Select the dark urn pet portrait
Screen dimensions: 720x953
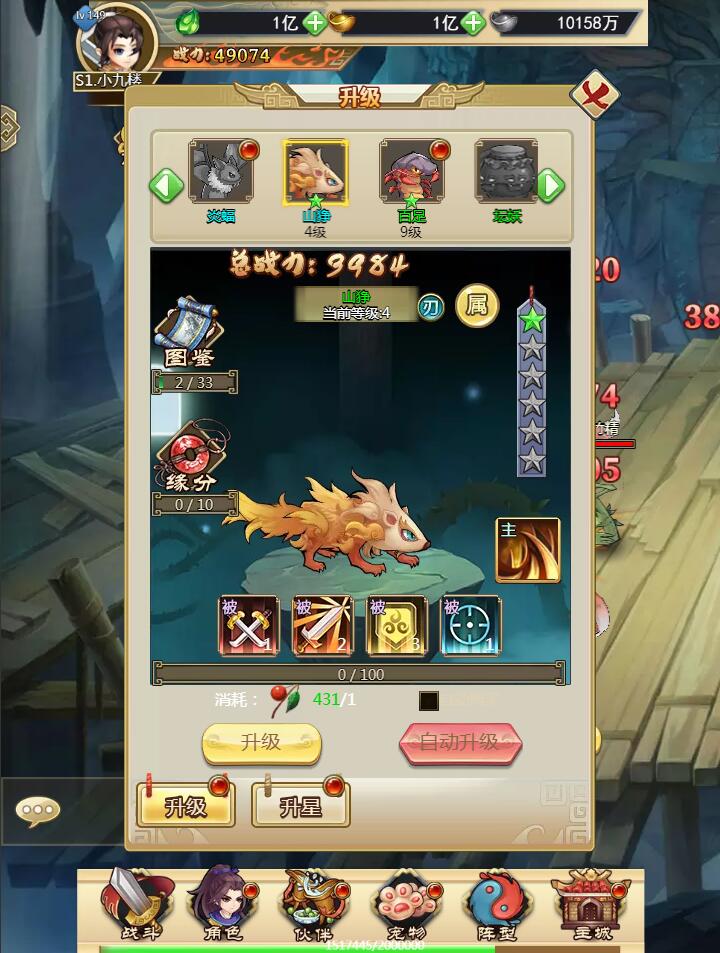[506, 172]
